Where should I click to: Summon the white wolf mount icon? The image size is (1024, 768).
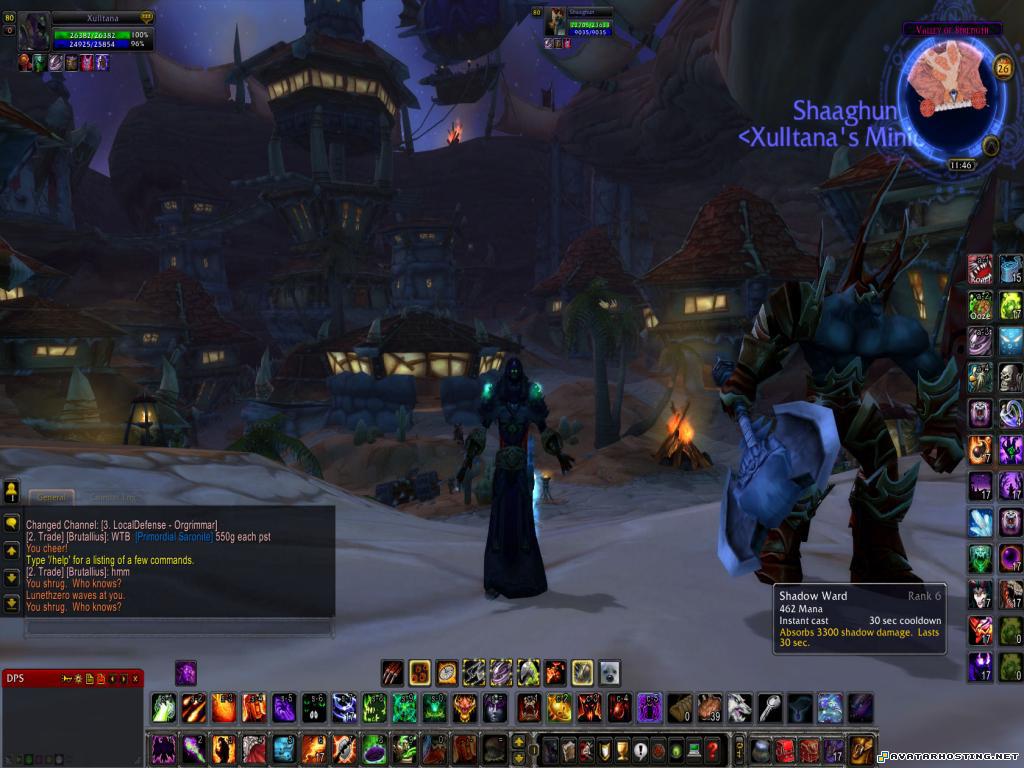740,707
